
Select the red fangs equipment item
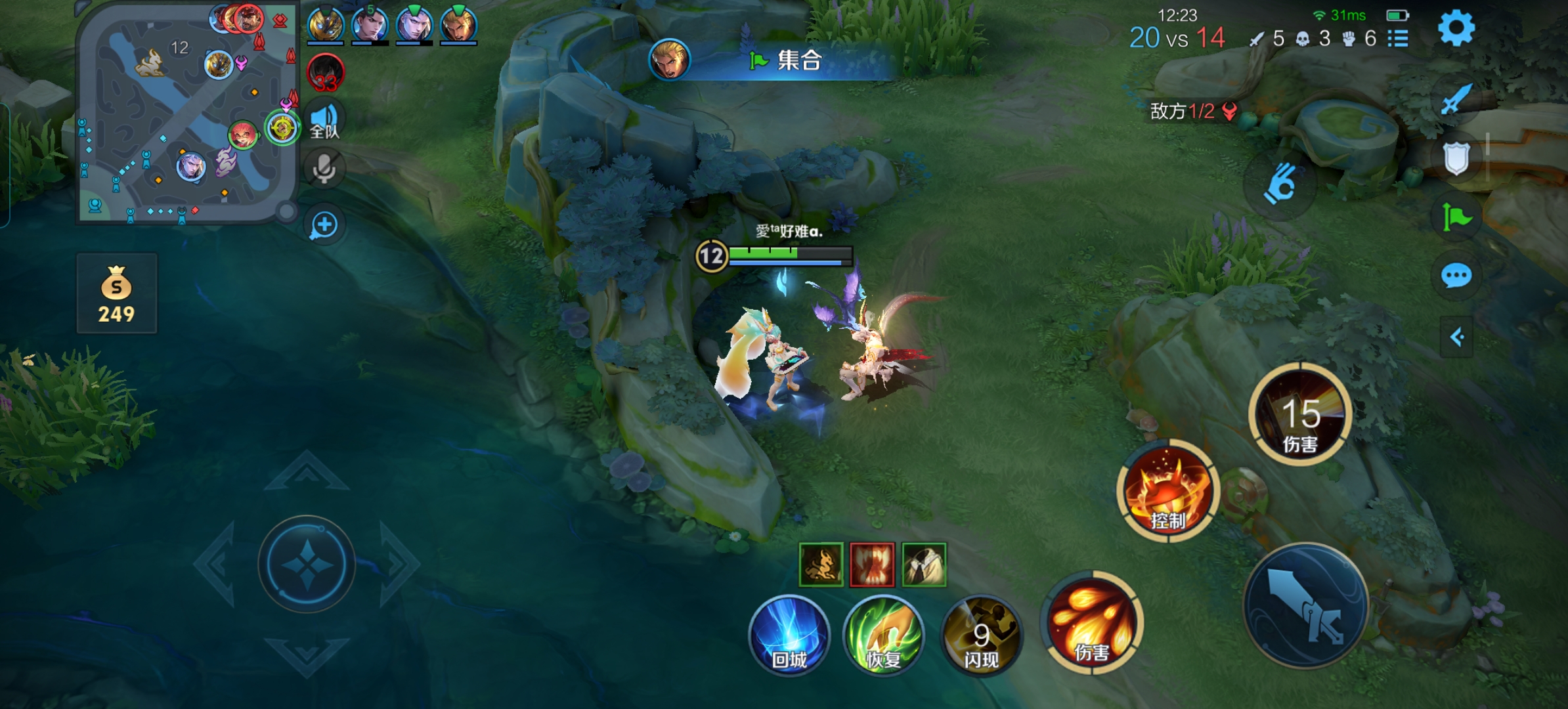(872, 565)
